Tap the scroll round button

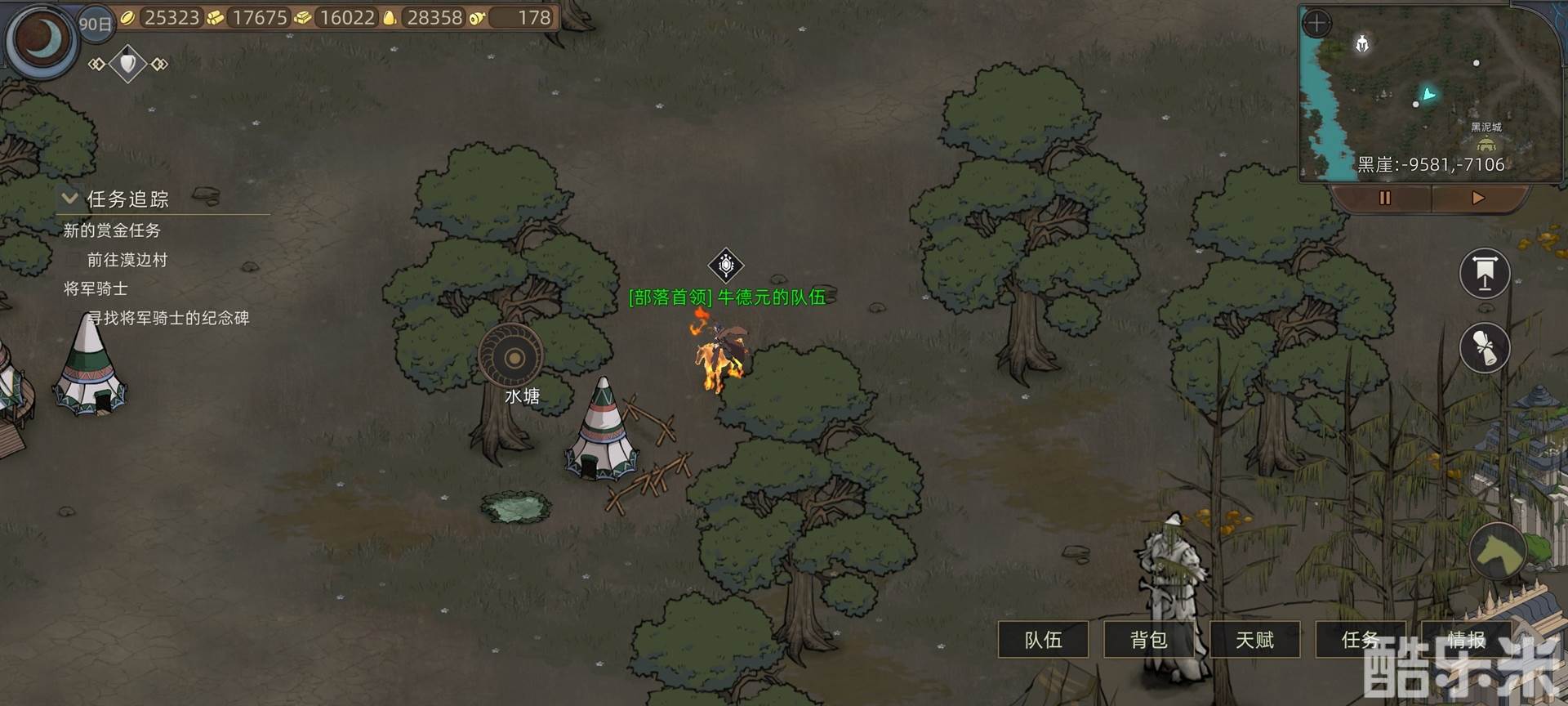pyautogui.click(x=1484, y=348)
